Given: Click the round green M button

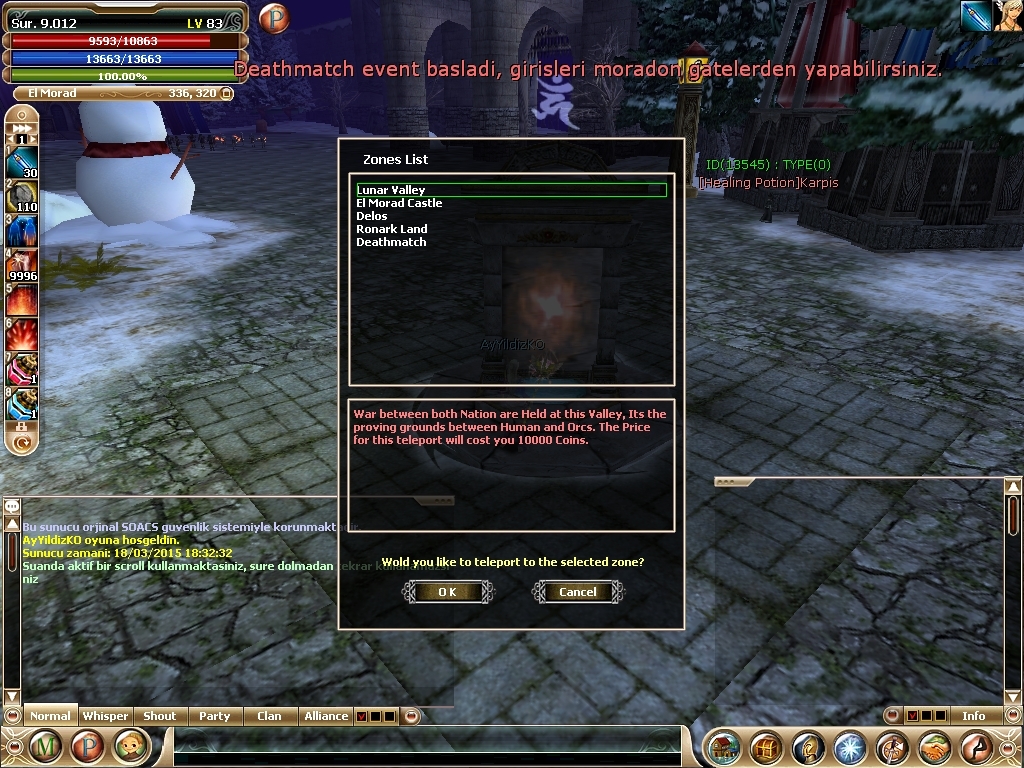Looking at the screenshot, I should point(46,746).
